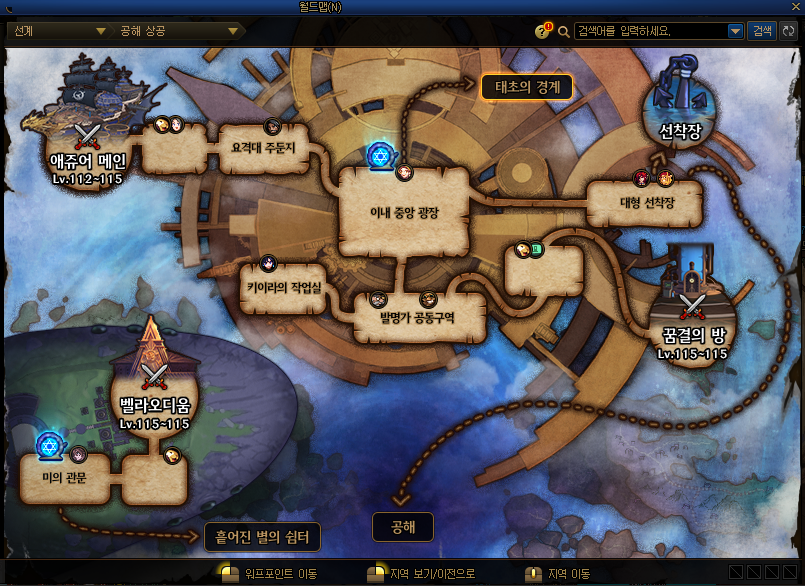Select the 키이라의 작업실 area
805x586 pixels.
[x=283, y=287]
